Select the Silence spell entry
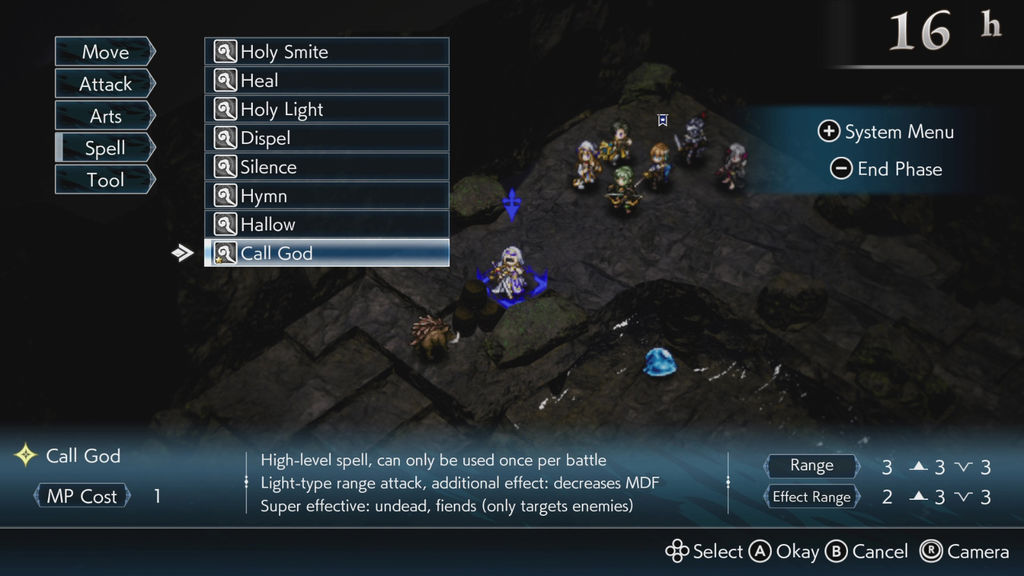This screenshot has height=576, width=1024. pyautogui.click(x=327, y=167)
